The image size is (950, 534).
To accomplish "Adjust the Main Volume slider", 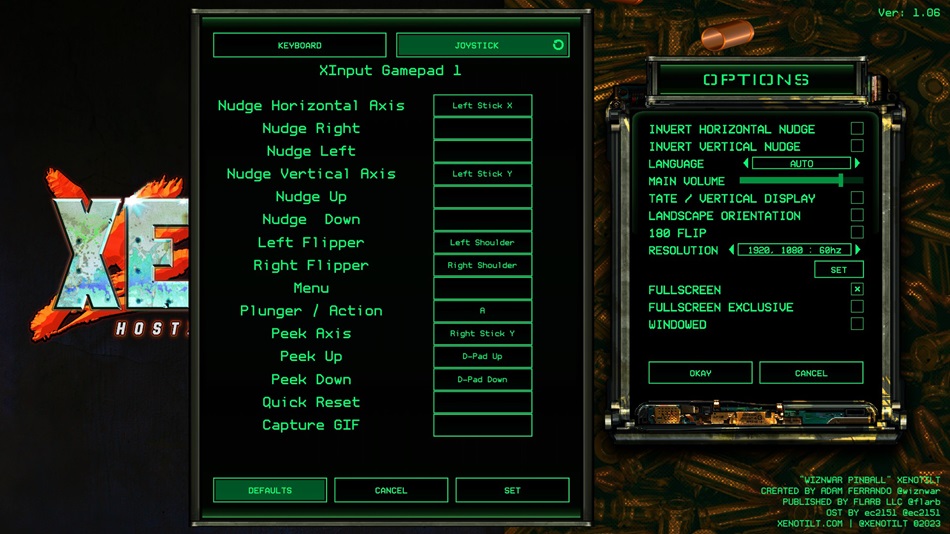I will (x=841, y=181).
